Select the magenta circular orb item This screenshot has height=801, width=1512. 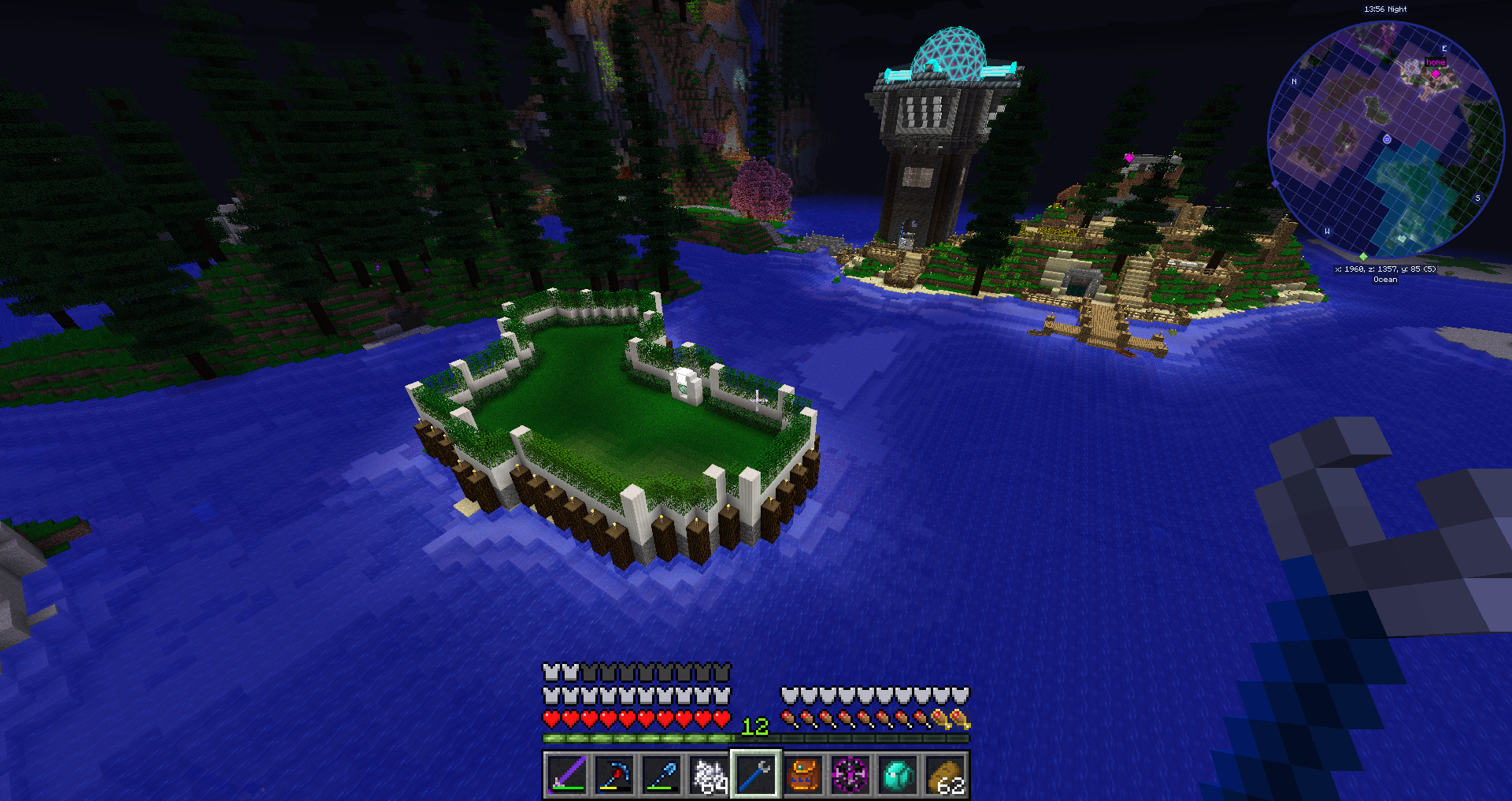[850, 775]
